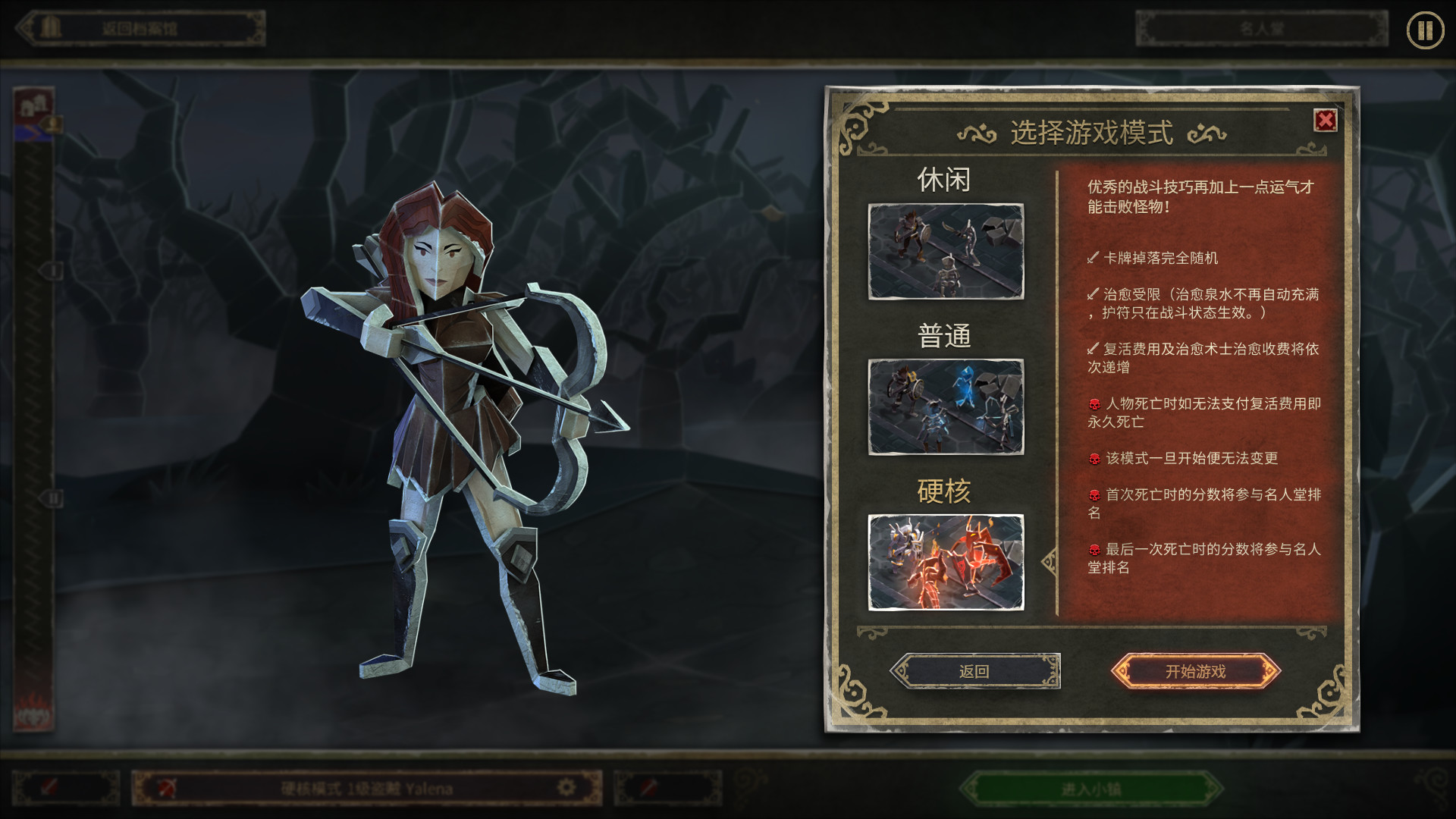Viewport: 1456px width, 819px height.
Task: Click the dagger icon in the empty left character slot
Action: click(x=49, y=786)
